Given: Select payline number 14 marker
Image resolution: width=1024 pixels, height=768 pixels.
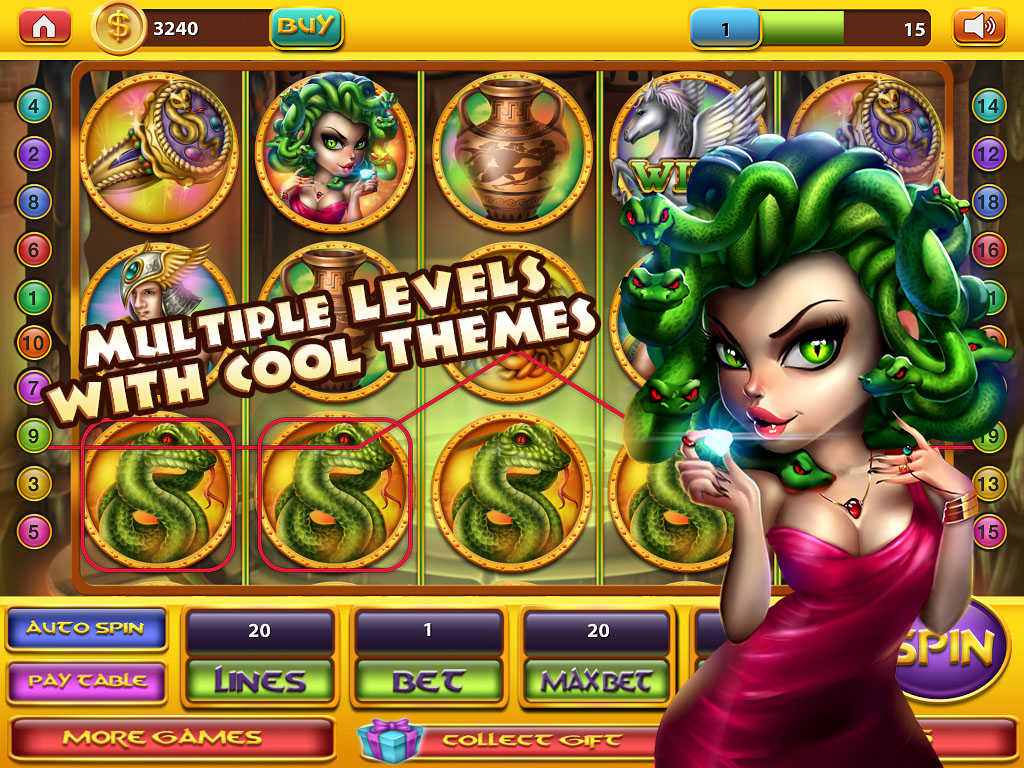Looking at the screenshot, I should [x=988, y=105].
